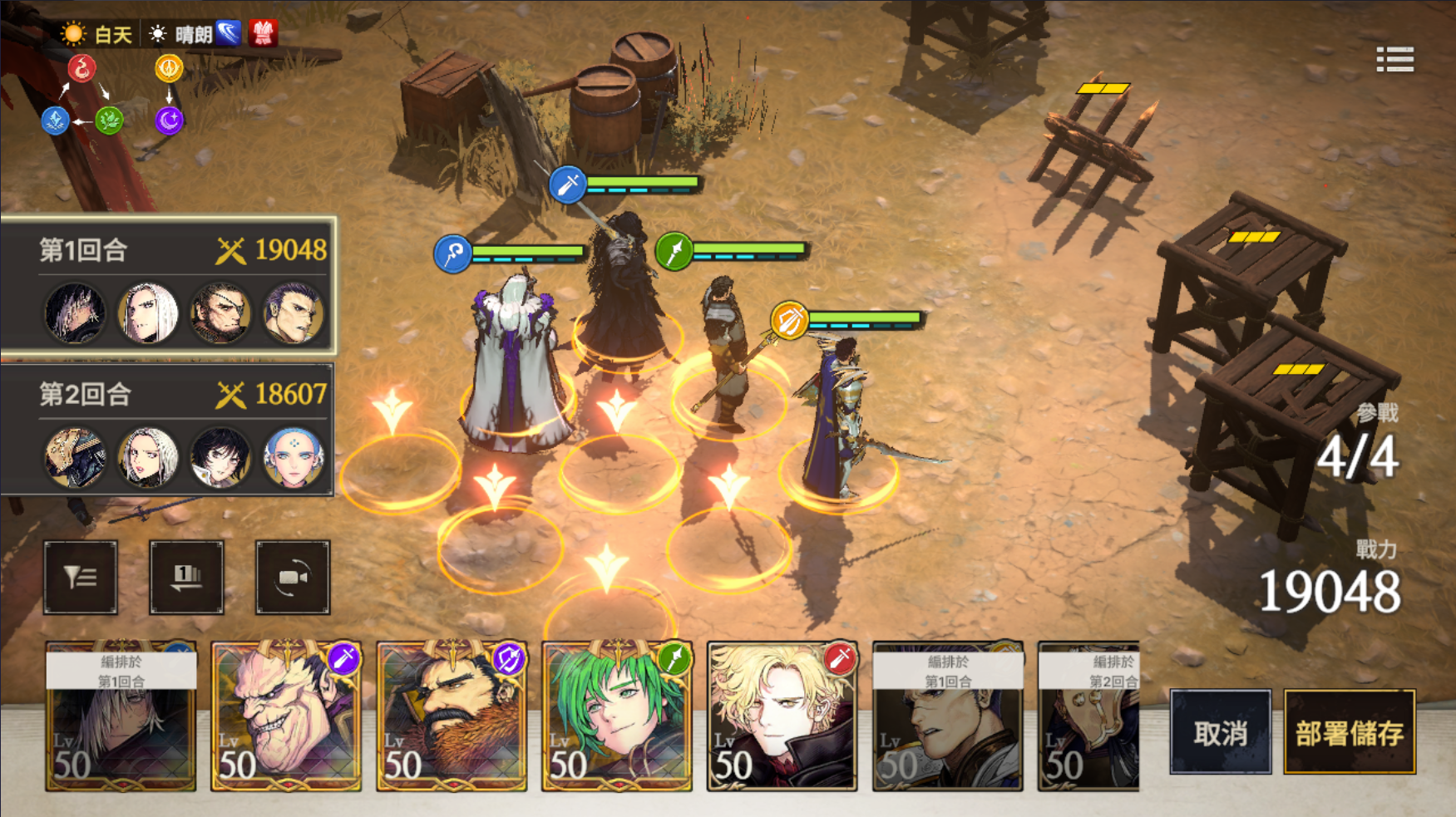
Task: Select the eyepatch man portrait in round 1
Action: [220, 314]
